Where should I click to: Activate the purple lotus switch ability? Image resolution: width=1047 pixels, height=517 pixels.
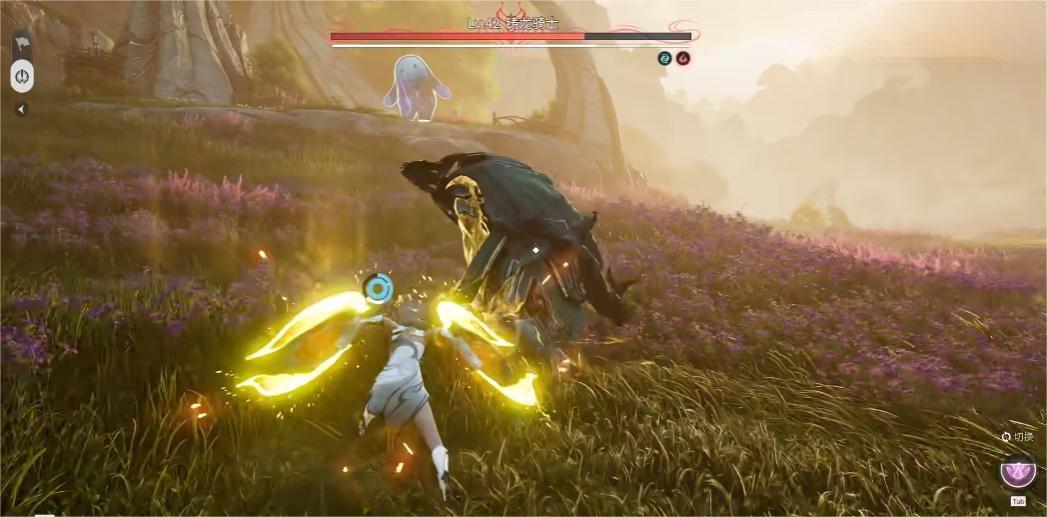[x=1018, y=470]
